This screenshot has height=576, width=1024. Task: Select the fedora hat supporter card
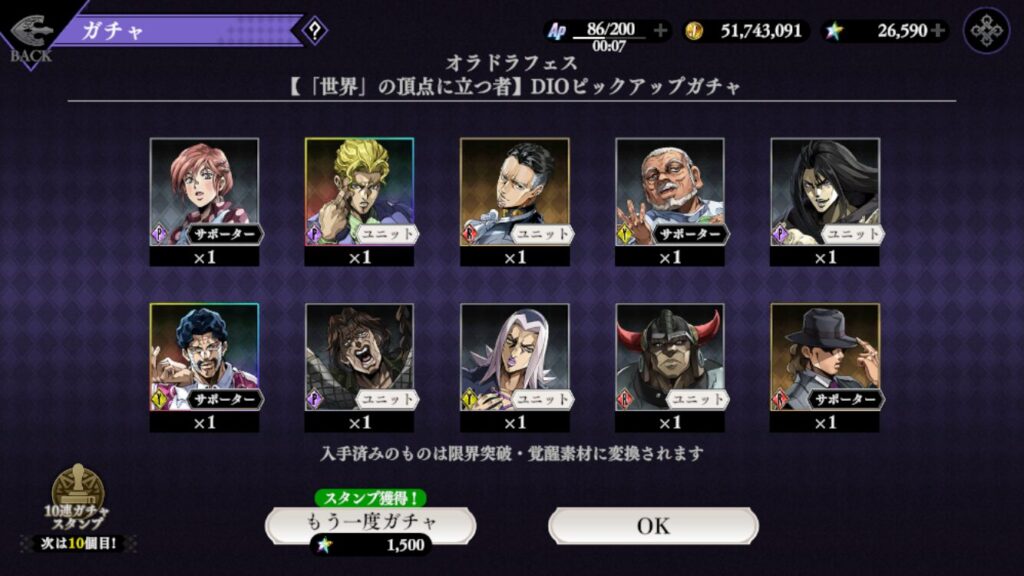824,357
